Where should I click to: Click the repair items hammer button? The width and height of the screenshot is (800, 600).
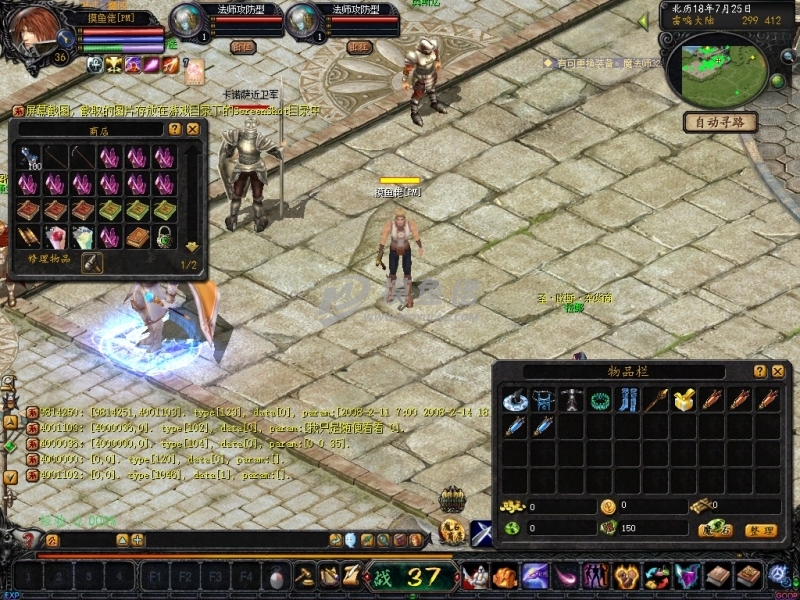[x=91, y=262]
